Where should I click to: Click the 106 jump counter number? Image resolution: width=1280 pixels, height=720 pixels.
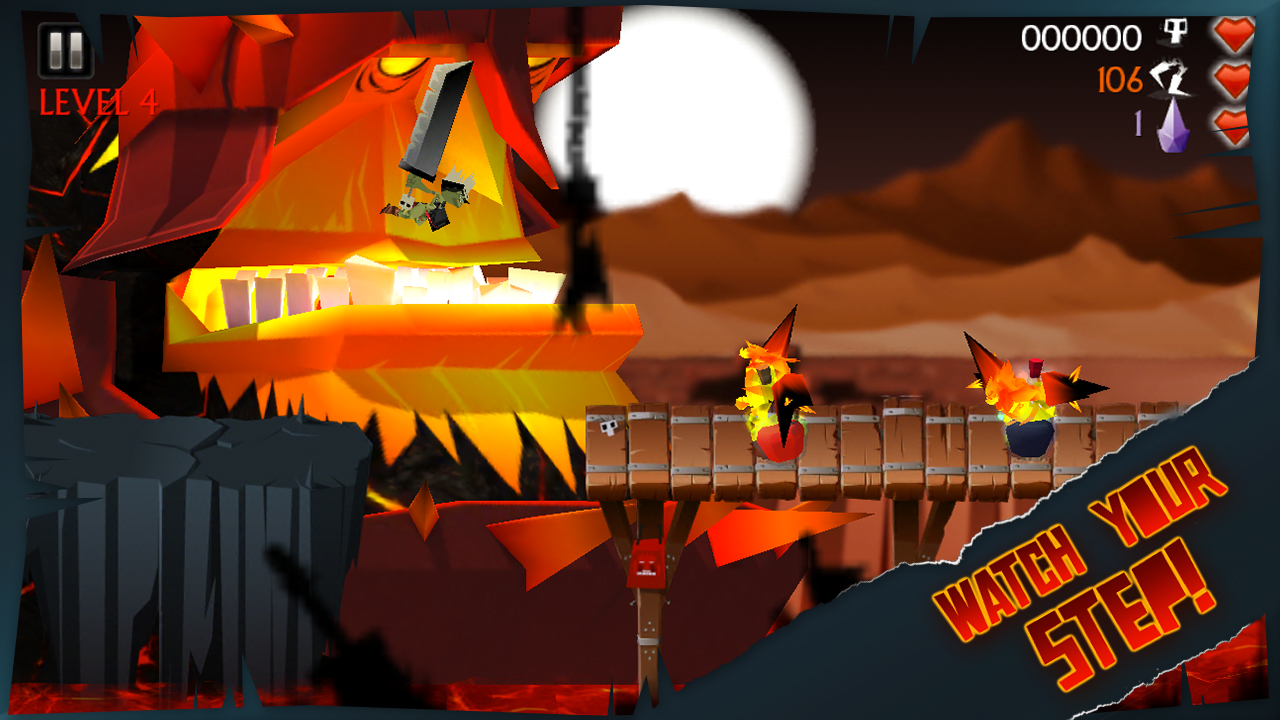click(x=1123, y=81)
